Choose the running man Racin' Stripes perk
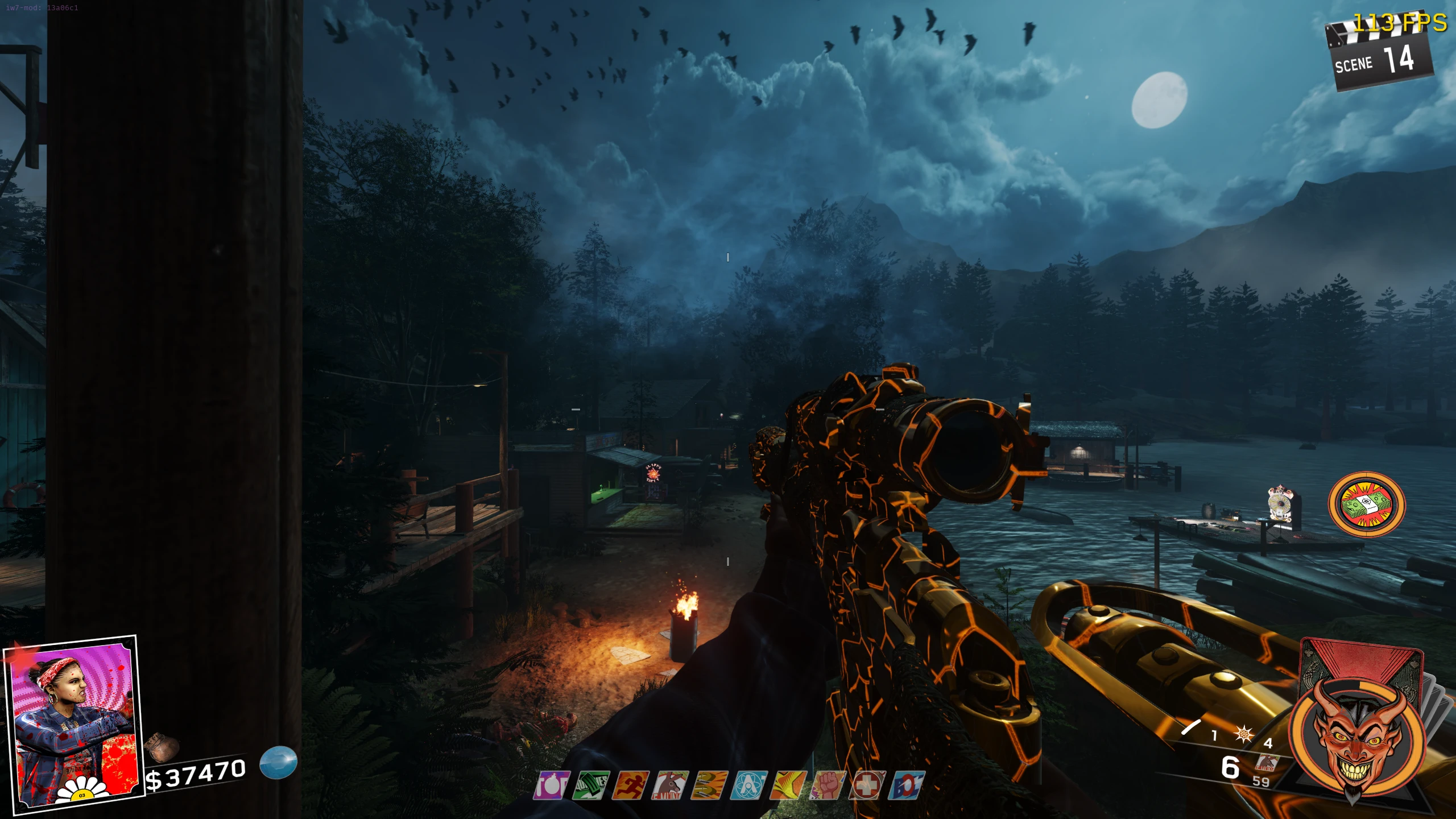1456x819 pixels. coord(630,786)
